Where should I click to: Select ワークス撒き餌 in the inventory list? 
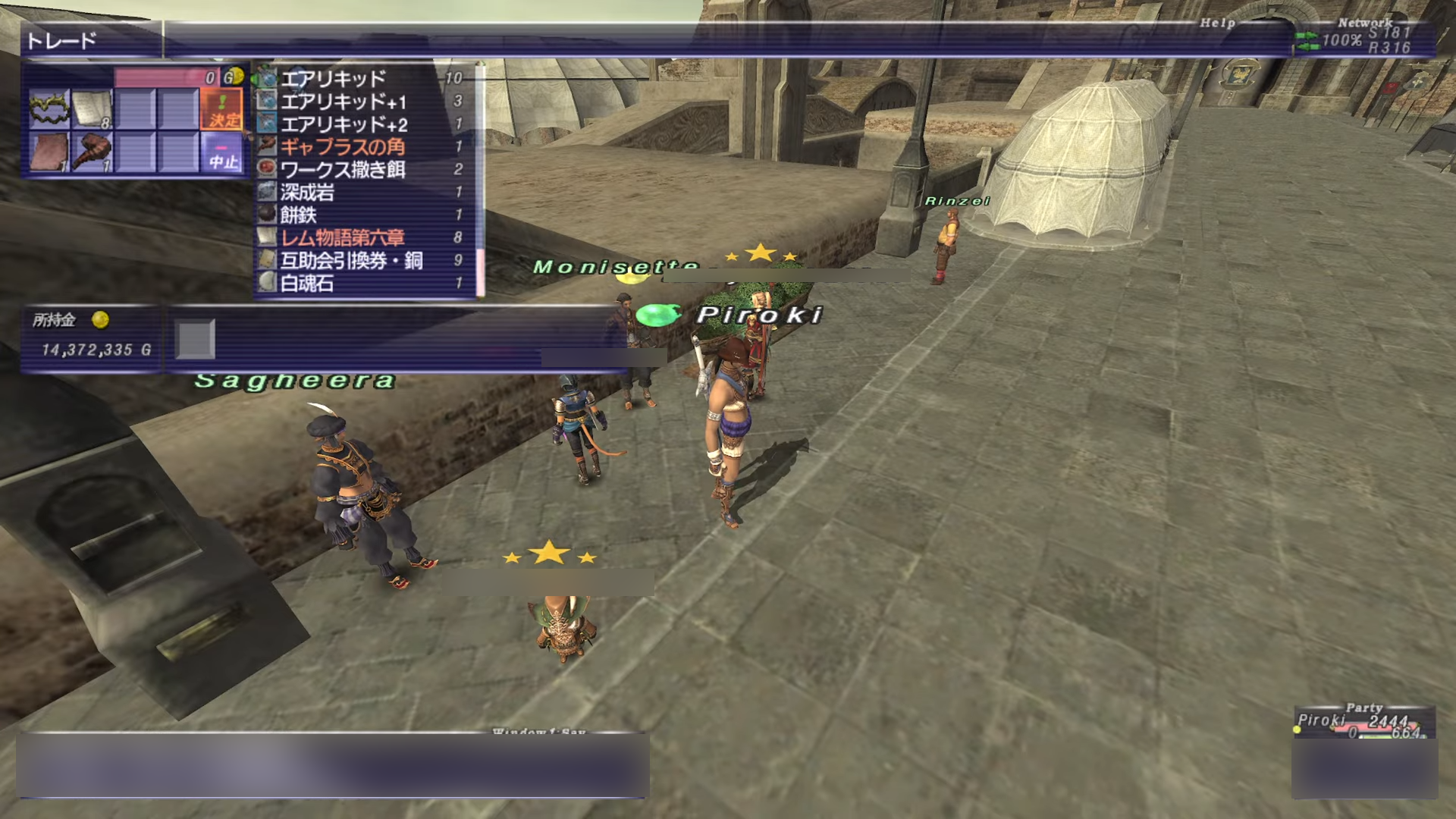pos(343,169)
